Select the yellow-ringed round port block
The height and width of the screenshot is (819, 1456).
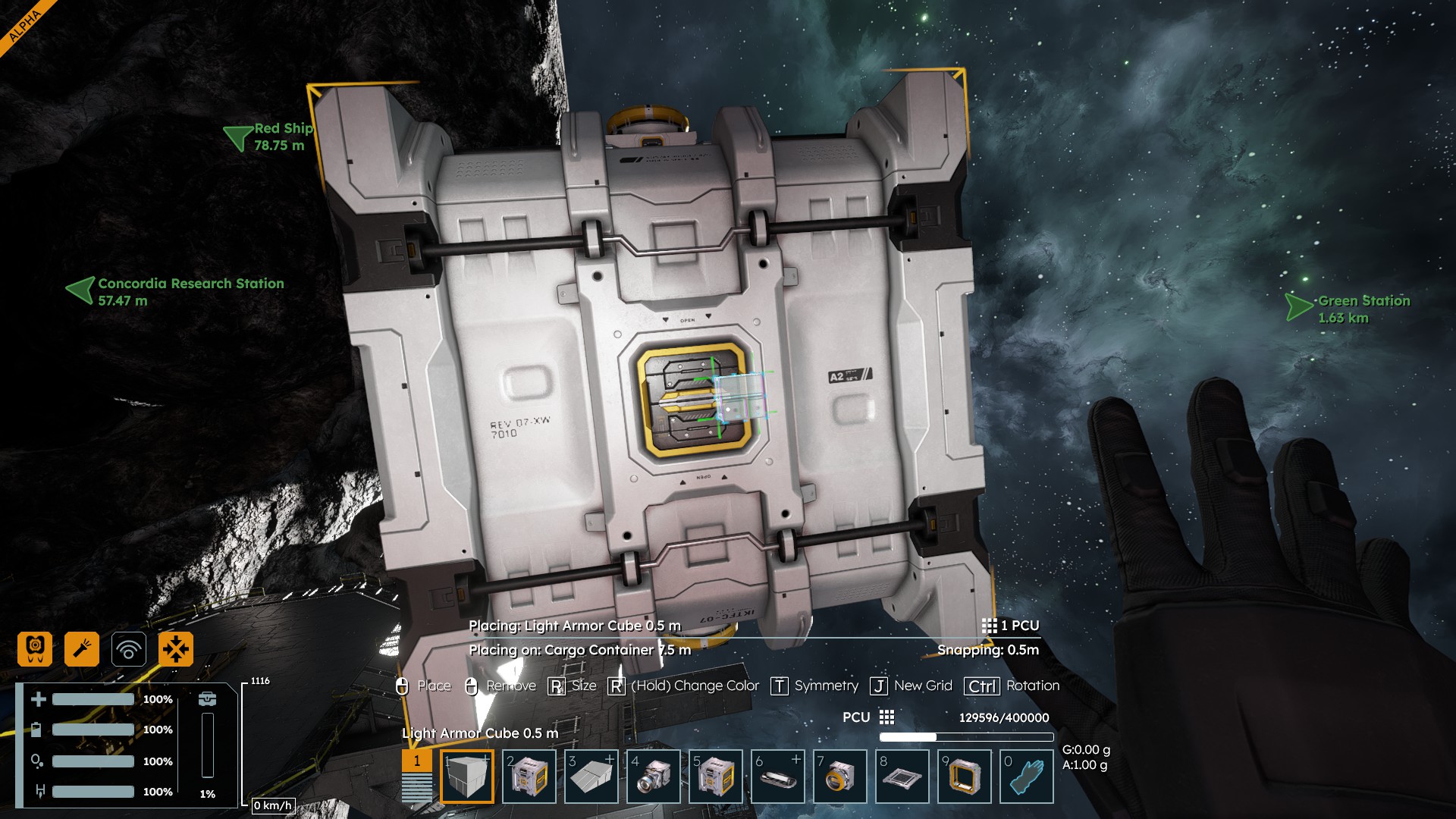[839, 777]
